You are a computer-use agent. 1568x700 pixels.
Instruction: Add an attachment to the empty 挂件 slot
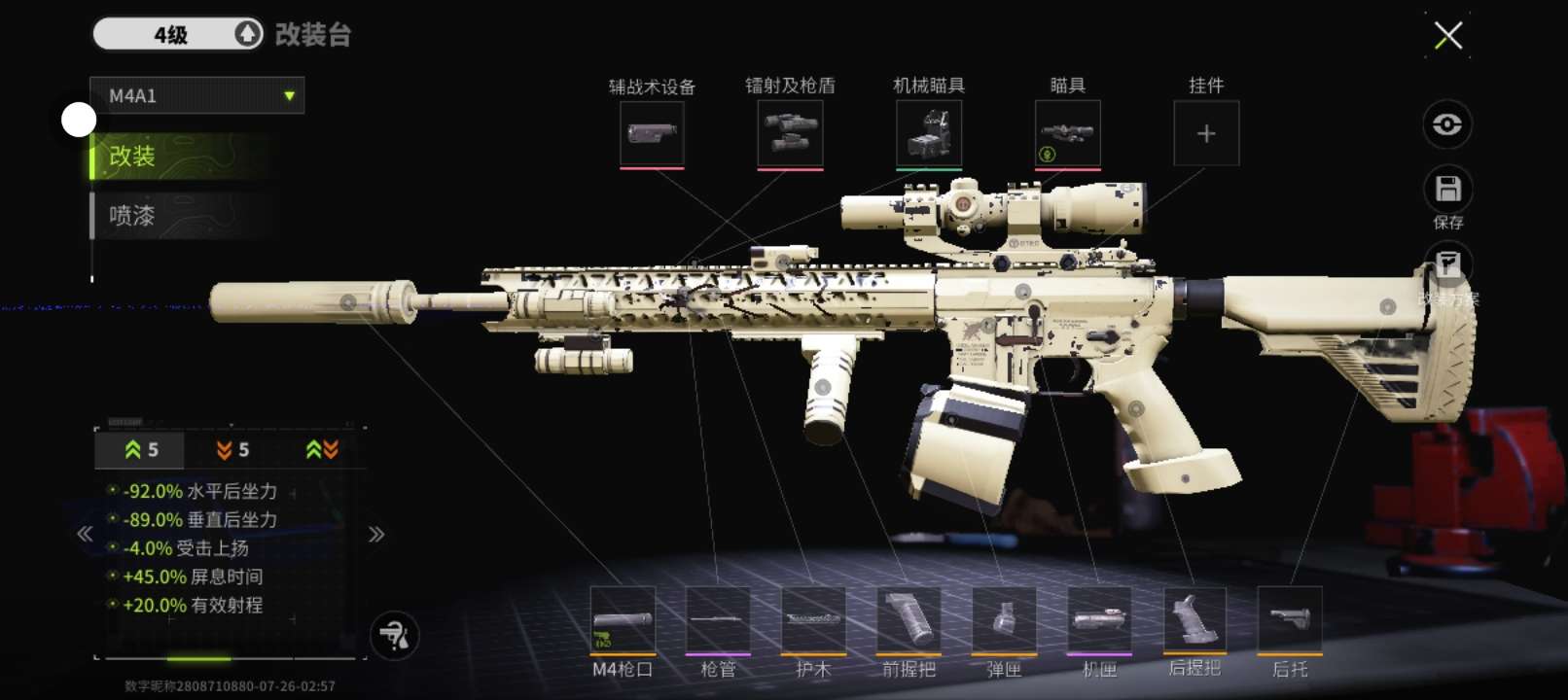coord(1206,133)
